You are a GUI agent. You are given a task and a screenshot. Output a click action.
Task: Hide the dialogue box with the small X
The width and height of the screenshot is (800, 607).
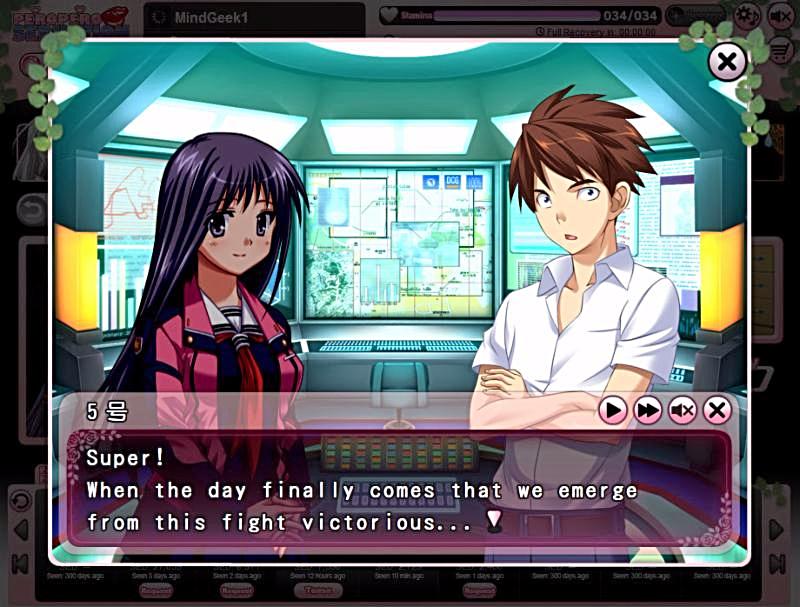[x=717, y=410]
